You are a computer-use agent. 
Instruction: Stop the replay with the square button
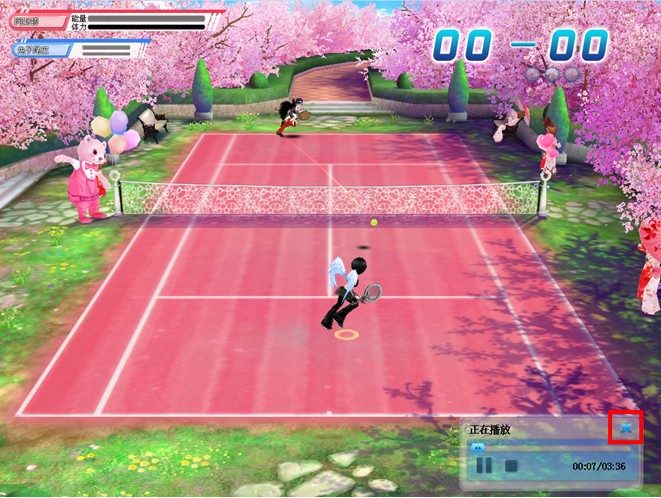(510, 465)
